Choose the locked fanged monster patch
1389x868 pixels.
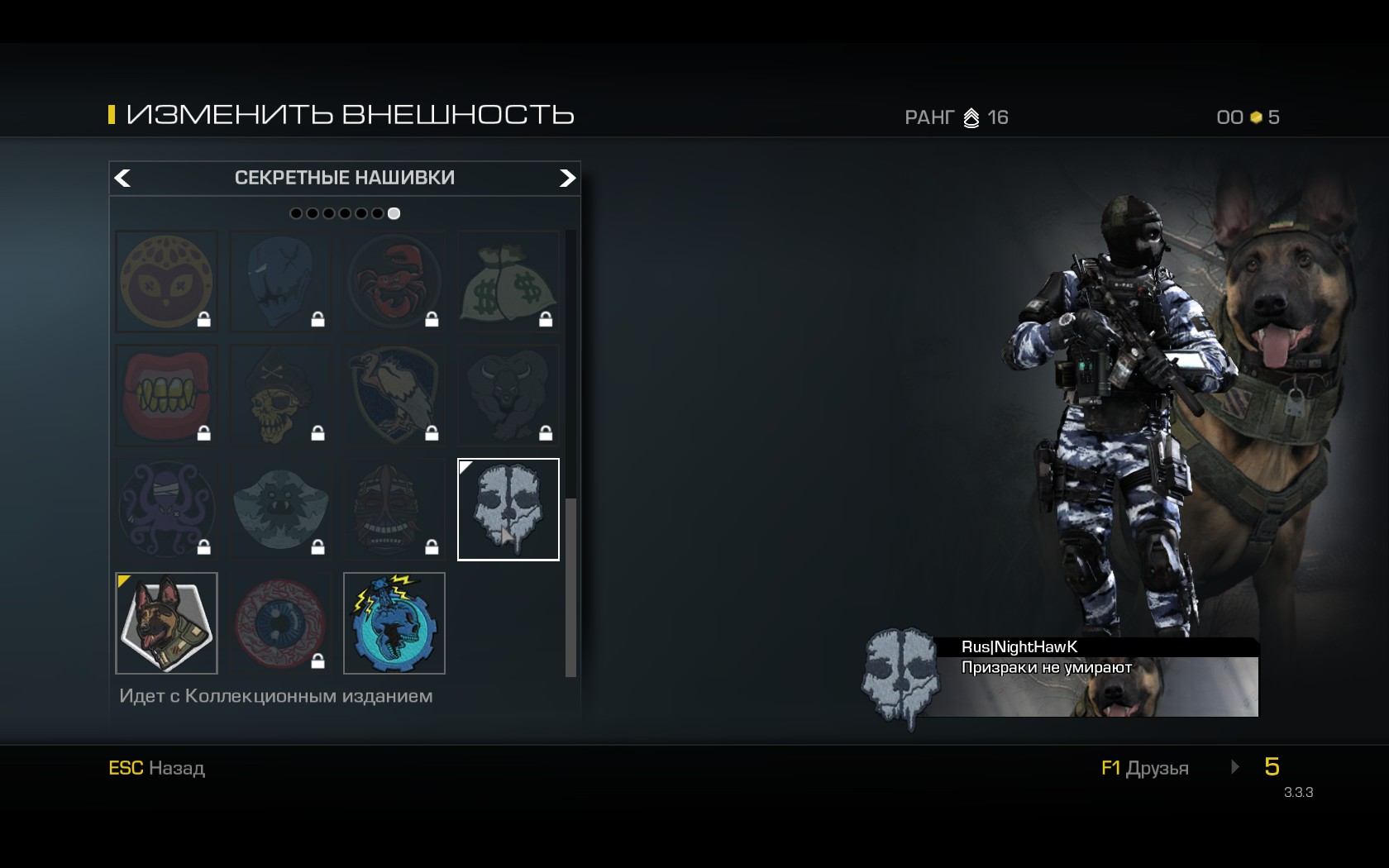[x=280, y=509]
